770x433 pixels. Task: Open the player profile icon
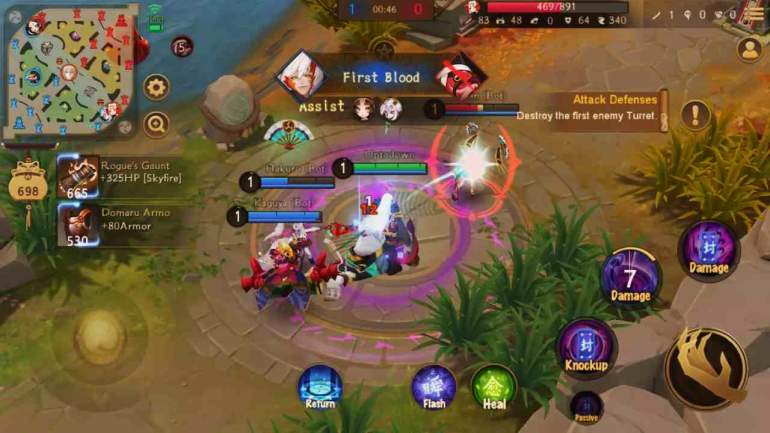click(749, 48)
